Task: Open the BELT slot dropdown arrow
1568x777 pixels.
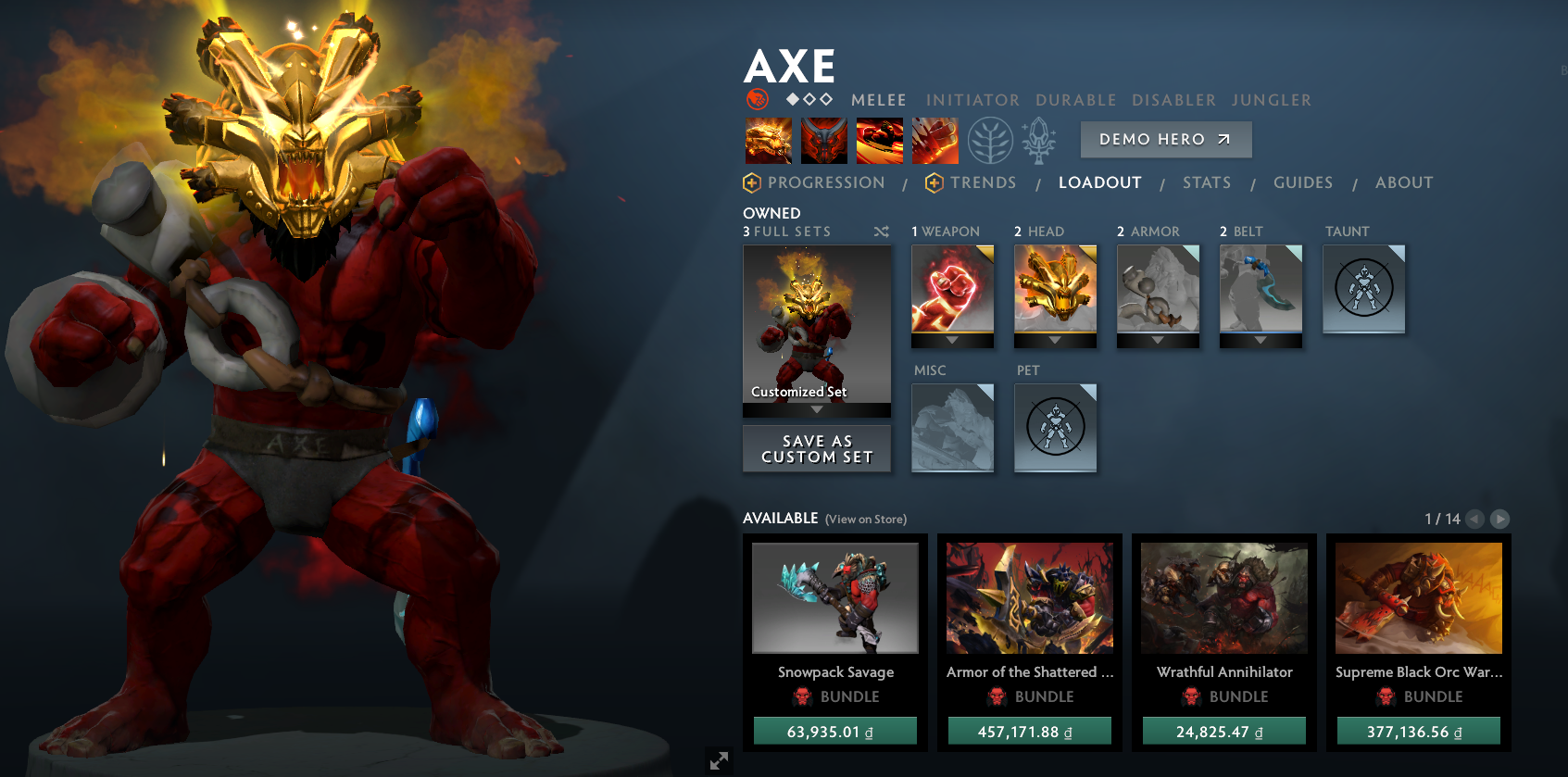Action: coord(1260,340)
